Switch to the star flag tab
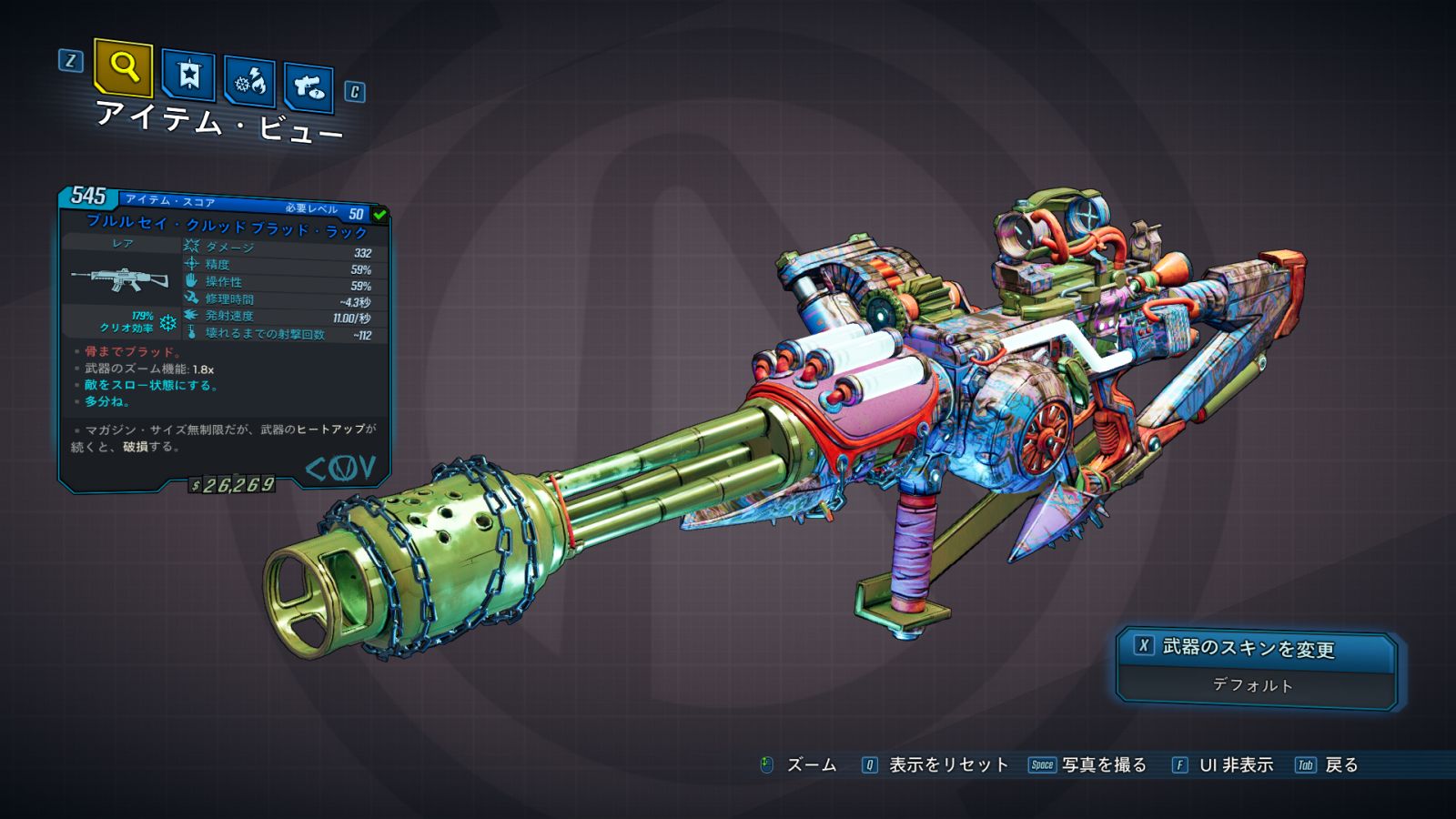Viewport: 1456px width, 819px height. [188, 76]
